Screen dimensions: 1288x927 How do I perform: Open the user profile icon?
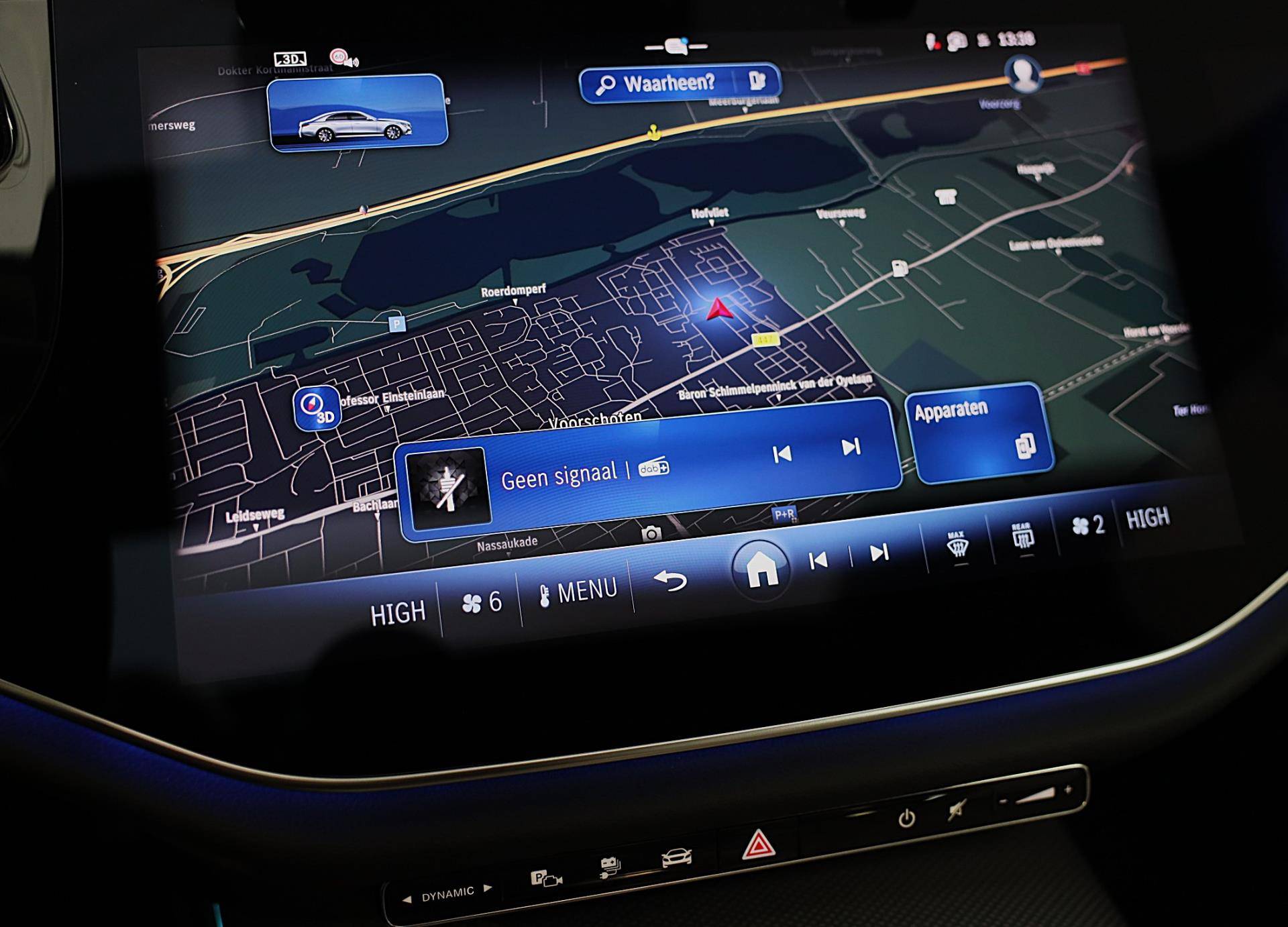[1022, 74]
